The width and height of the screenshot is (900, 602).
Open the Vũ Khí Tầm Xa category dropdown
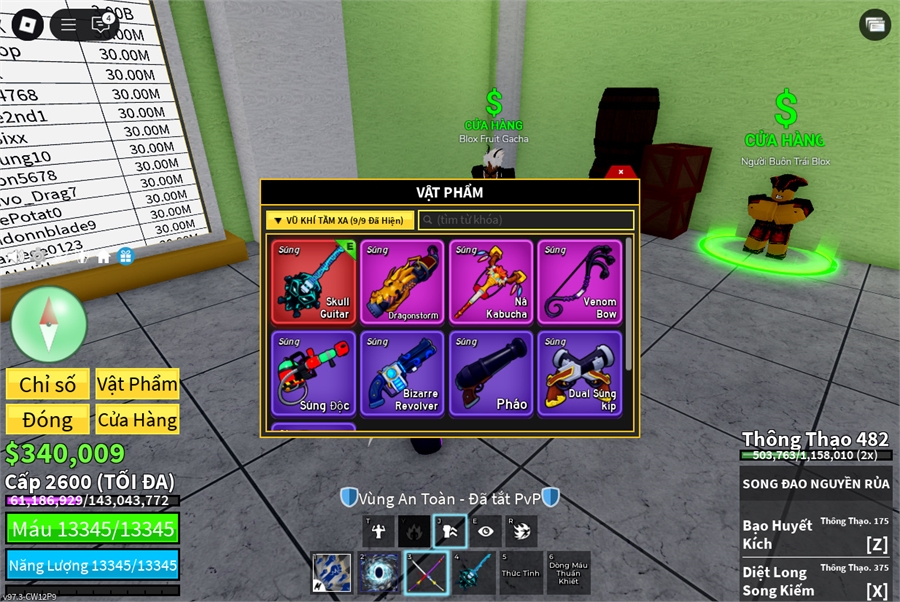coord(340,220)
